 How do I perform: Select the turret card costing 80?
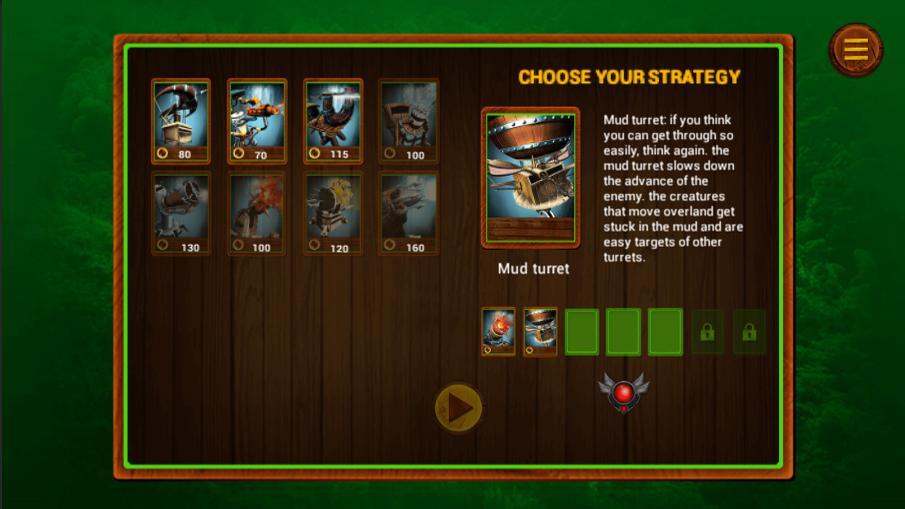[181, 121]
